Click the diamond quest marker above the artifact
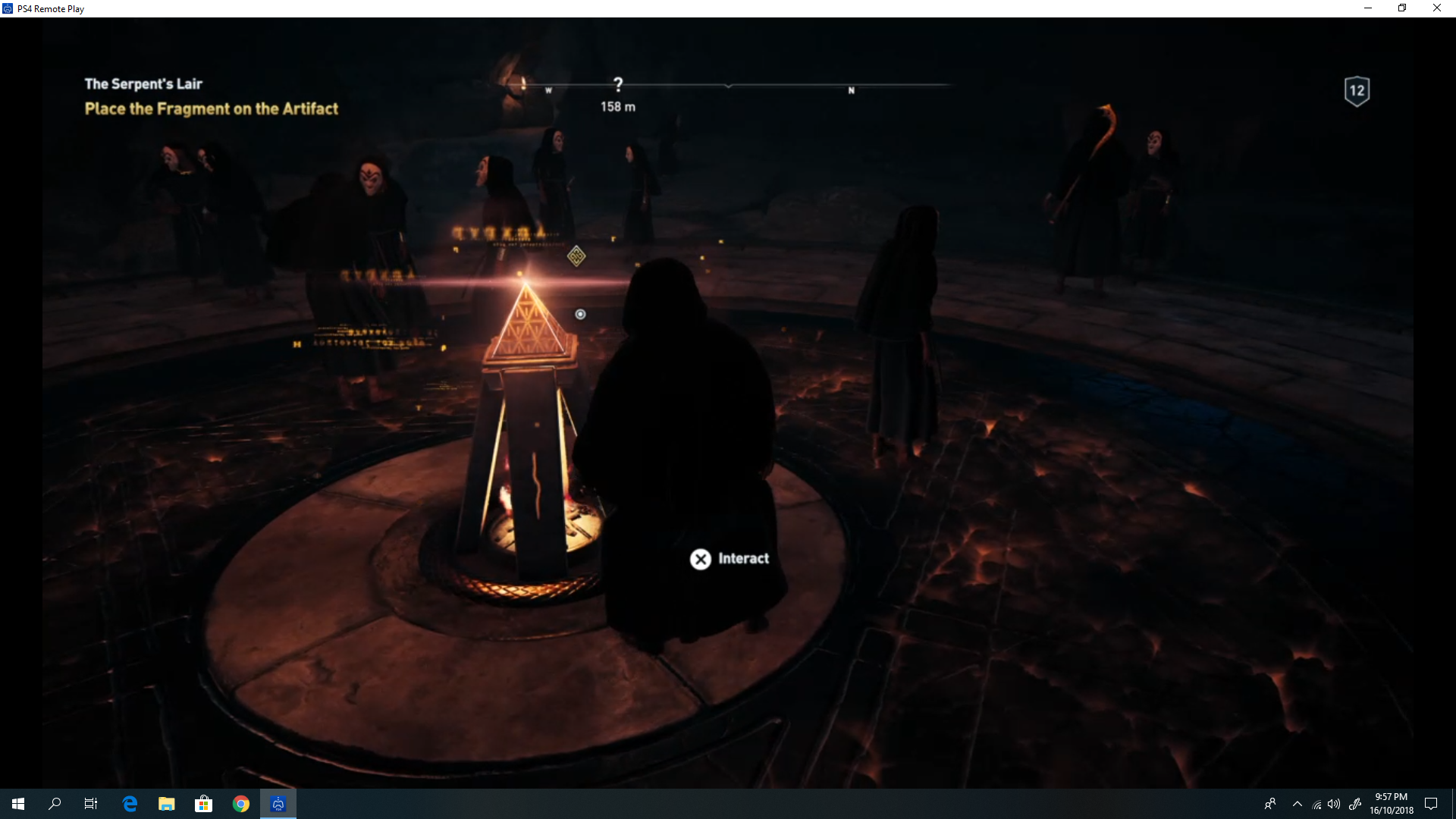The height and width of the screenshot is (819, 1456). point(576,256)
